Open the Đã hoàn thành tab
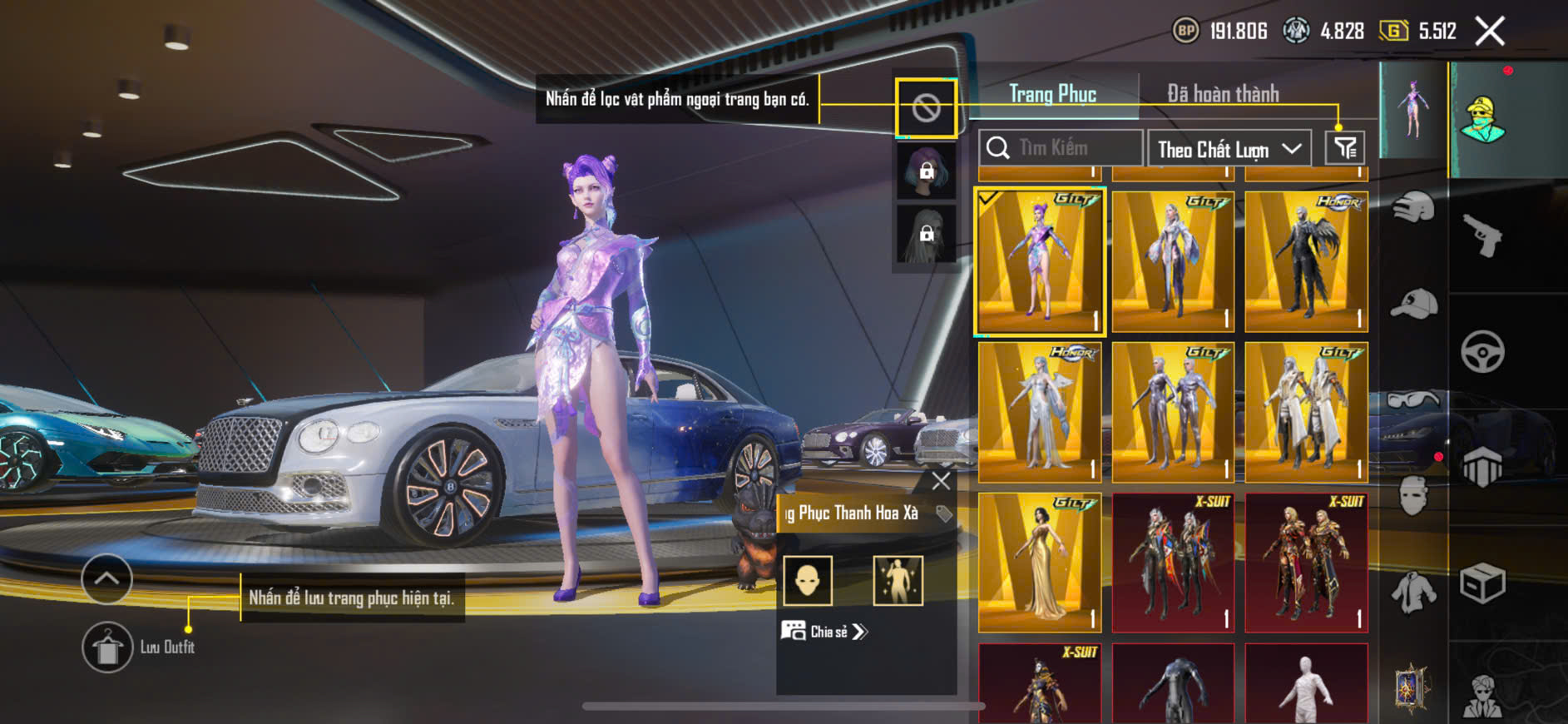Image resolution: width=1568 pixels, height=724 pixels. pyautogui.click(x=1223, y=94)
